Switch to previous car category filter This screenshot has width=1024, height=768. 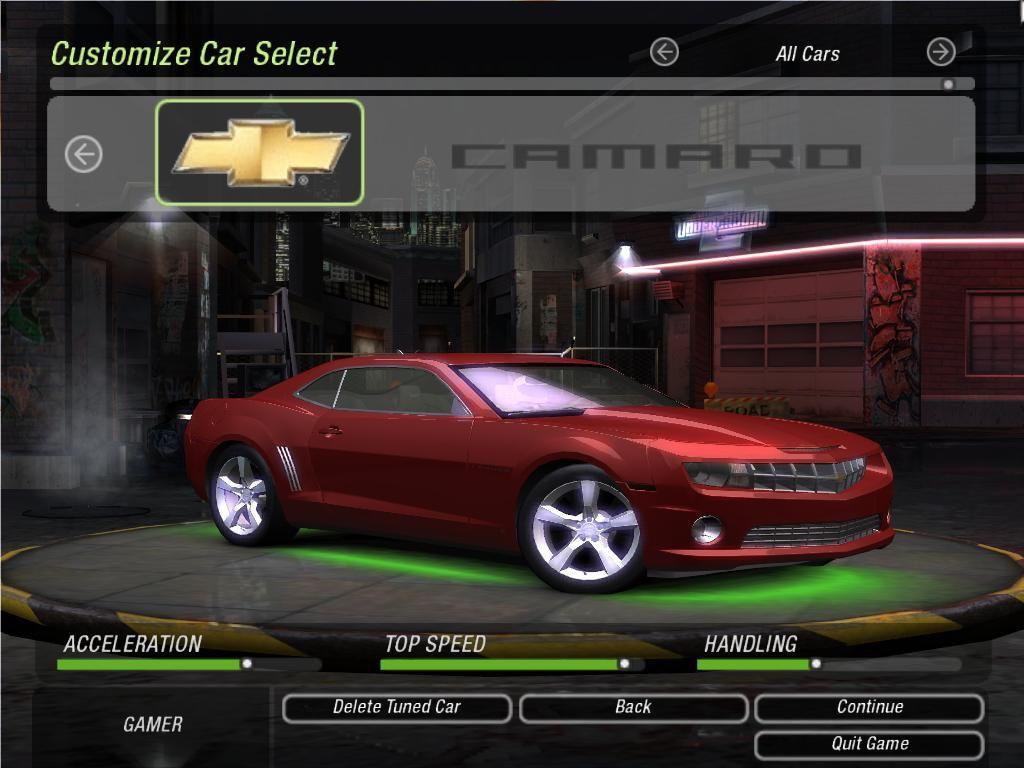pyautogui.click(x=664, y=52)
